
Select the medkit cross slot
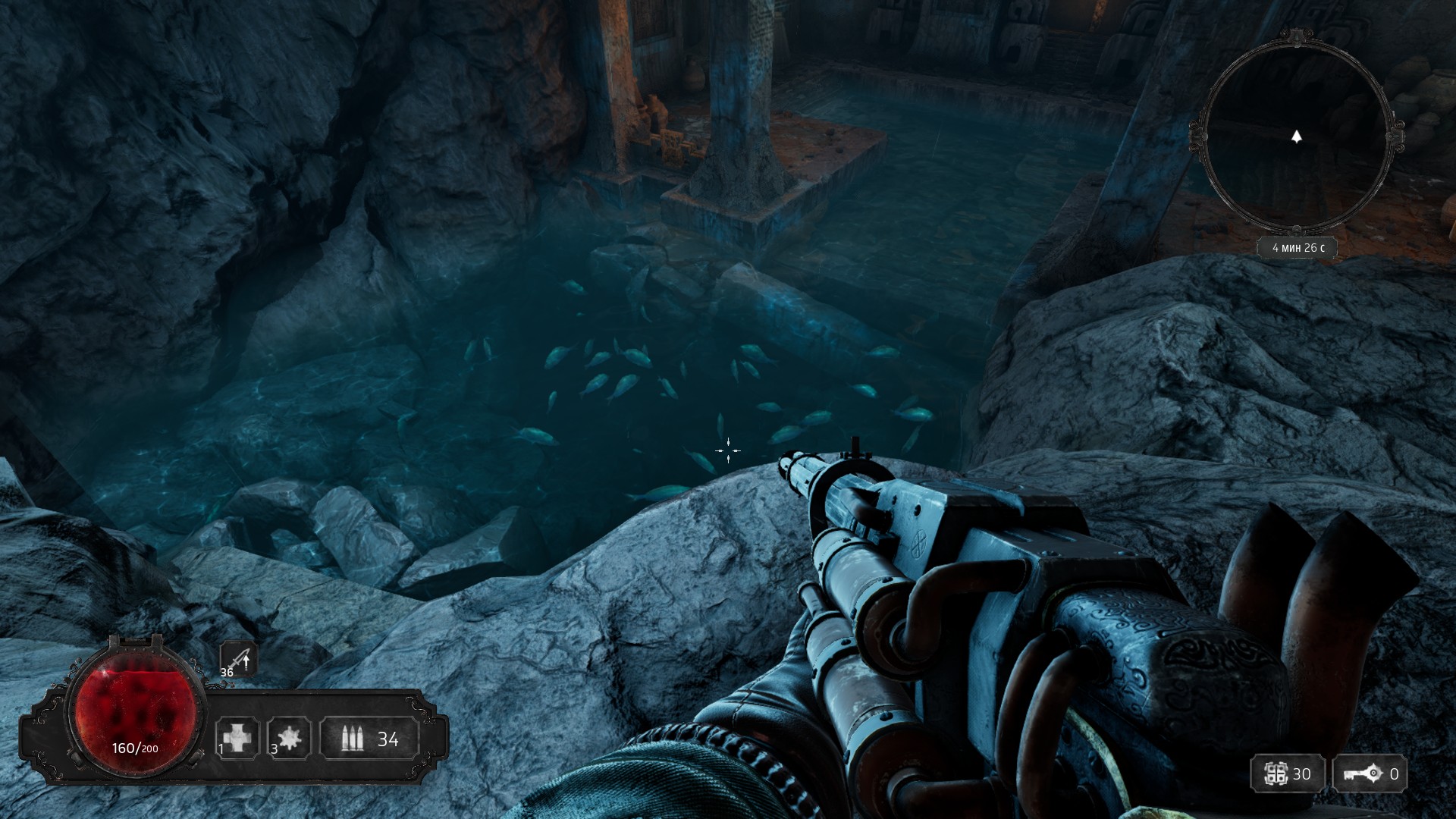click(237, 738)
